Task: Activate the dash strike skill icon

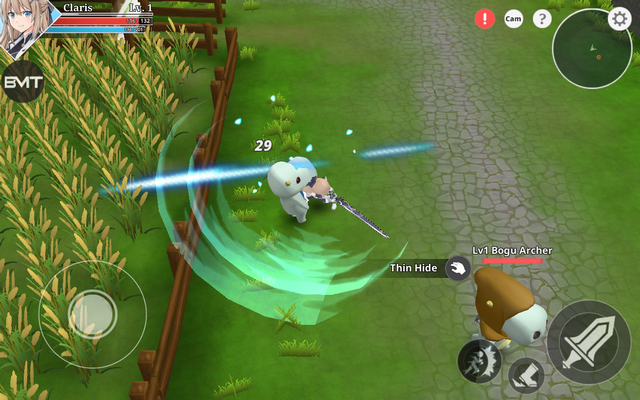Action: 479,360
